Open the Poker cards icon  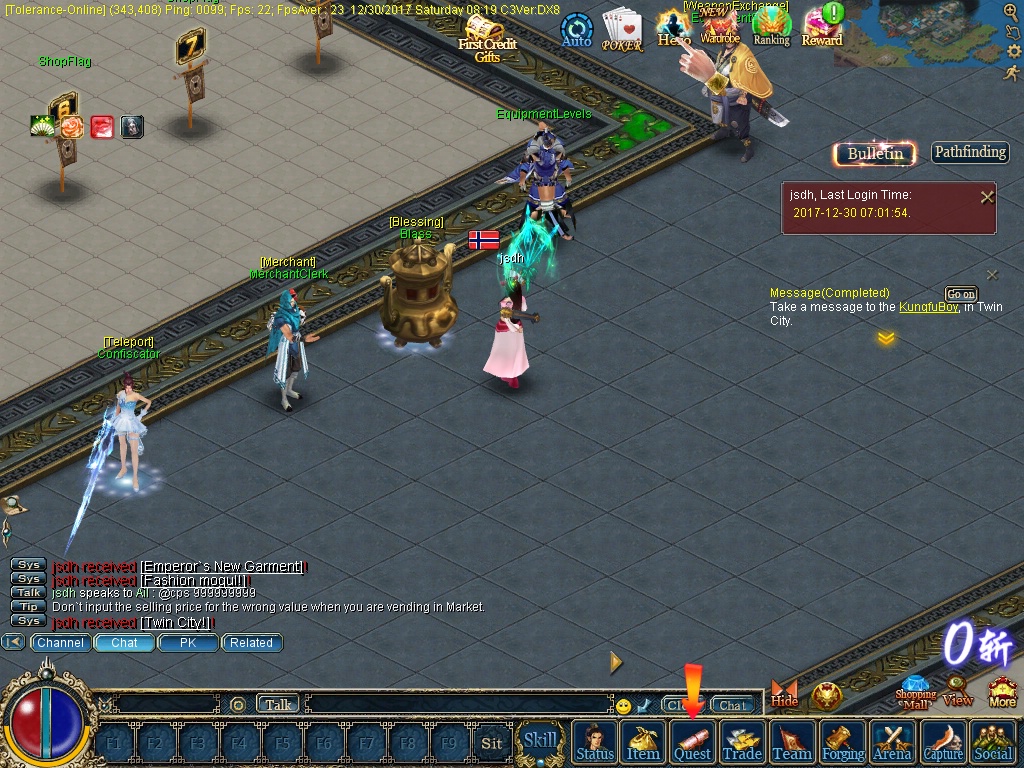pos(622,29)
